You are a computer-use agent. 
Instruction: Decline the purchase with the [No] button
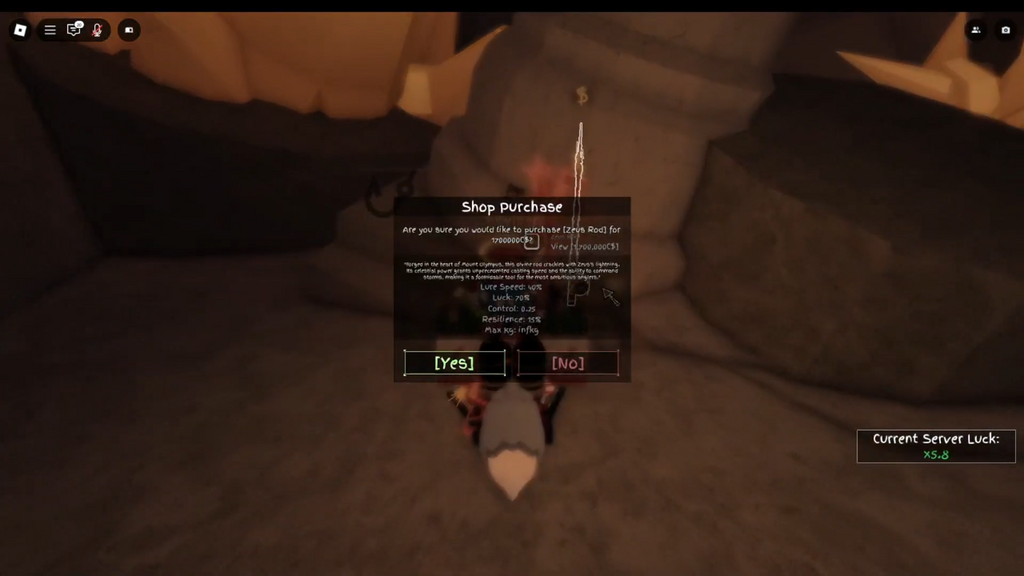(568, 363)
